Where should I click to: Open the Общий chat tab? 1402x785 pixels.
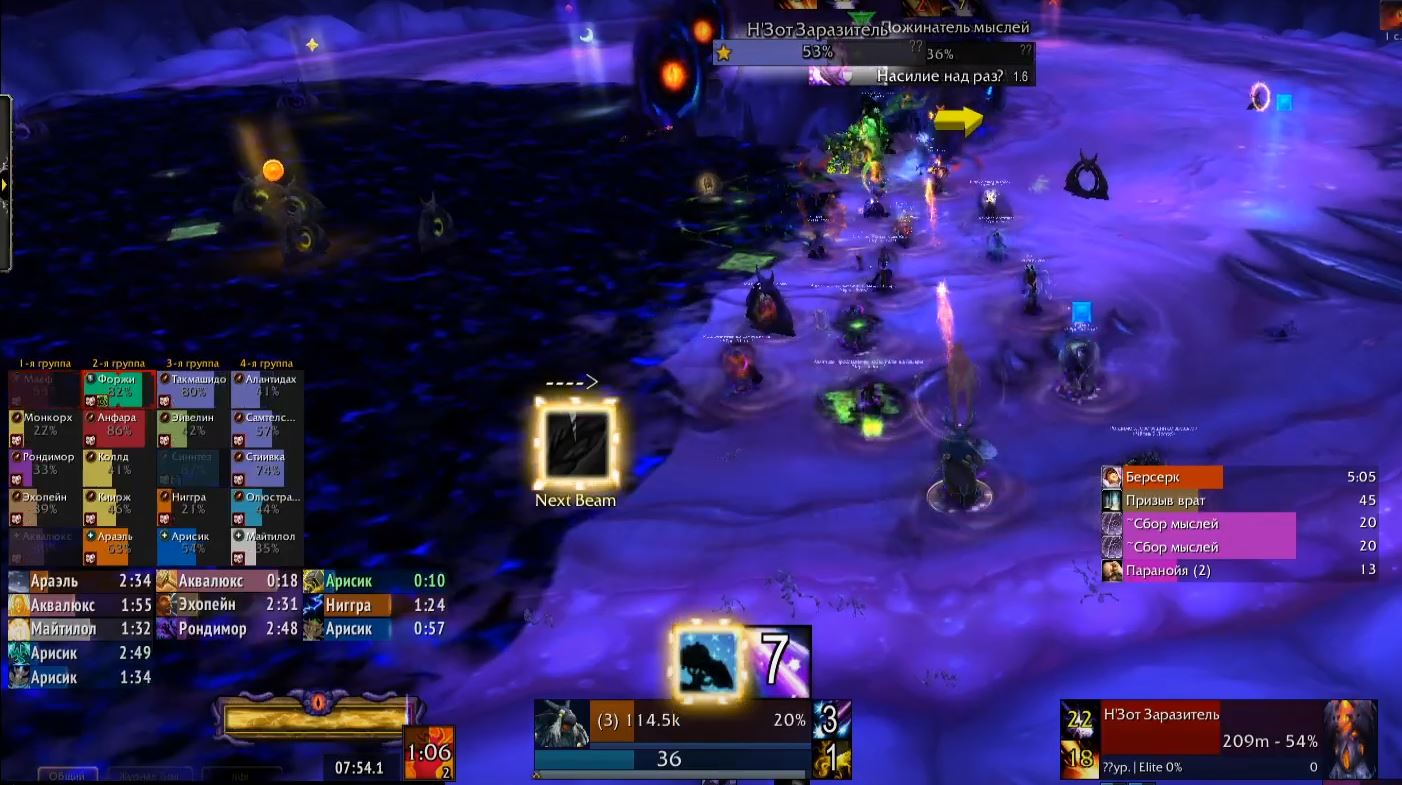click(x=68, y=775)
